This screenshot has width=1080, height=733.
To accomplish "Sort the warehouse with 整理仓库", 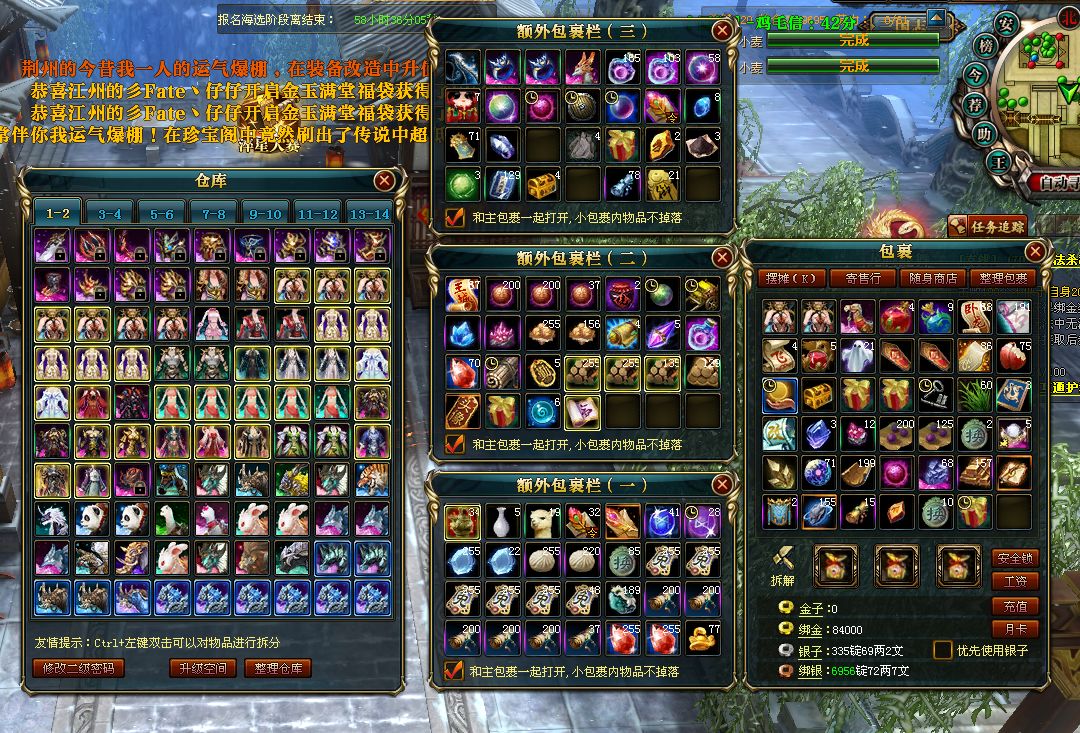I will [277, 668].
